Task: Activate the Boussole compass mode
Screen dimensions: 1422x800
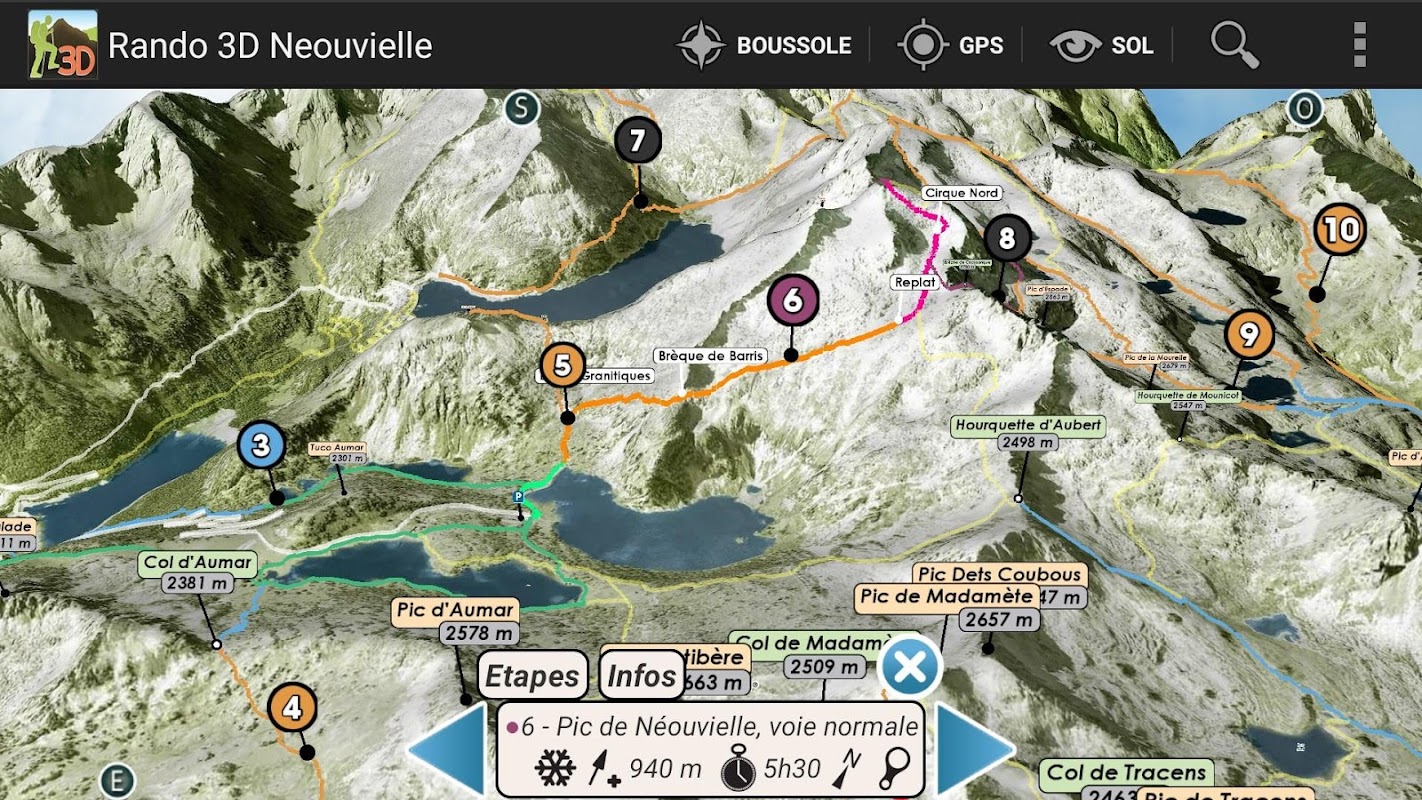Action: (764, 45)
